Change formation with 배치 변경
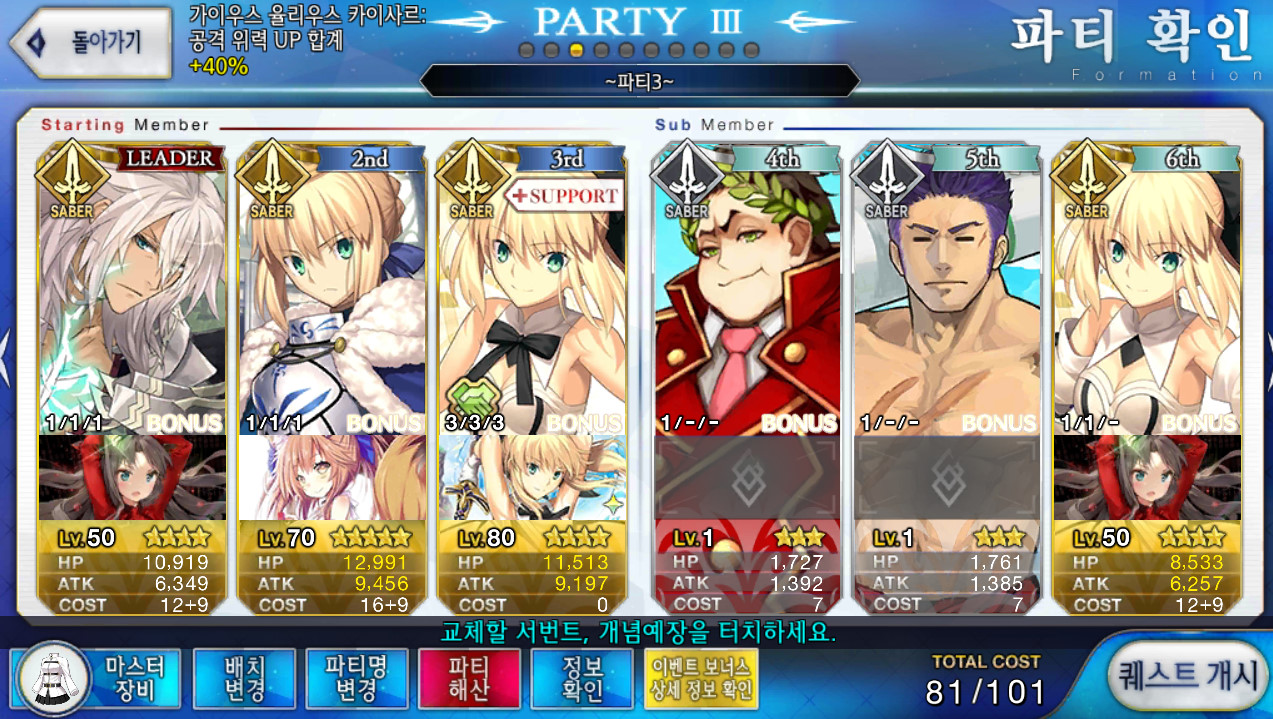This screenshot has width=1273, height=719. (x=244, y=678)
